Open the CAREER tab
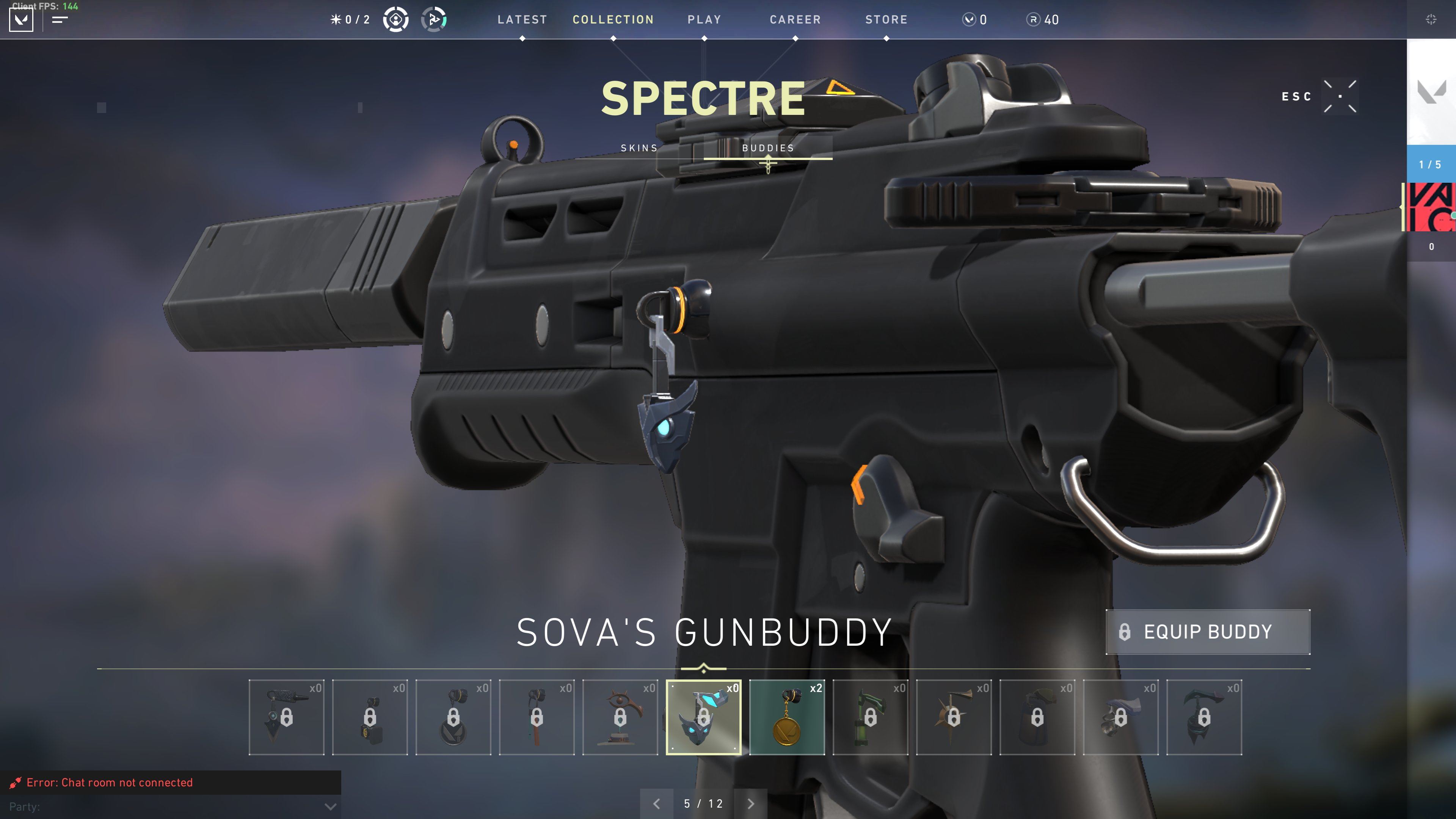This screenshot has height=819, width=1456. 795,20
